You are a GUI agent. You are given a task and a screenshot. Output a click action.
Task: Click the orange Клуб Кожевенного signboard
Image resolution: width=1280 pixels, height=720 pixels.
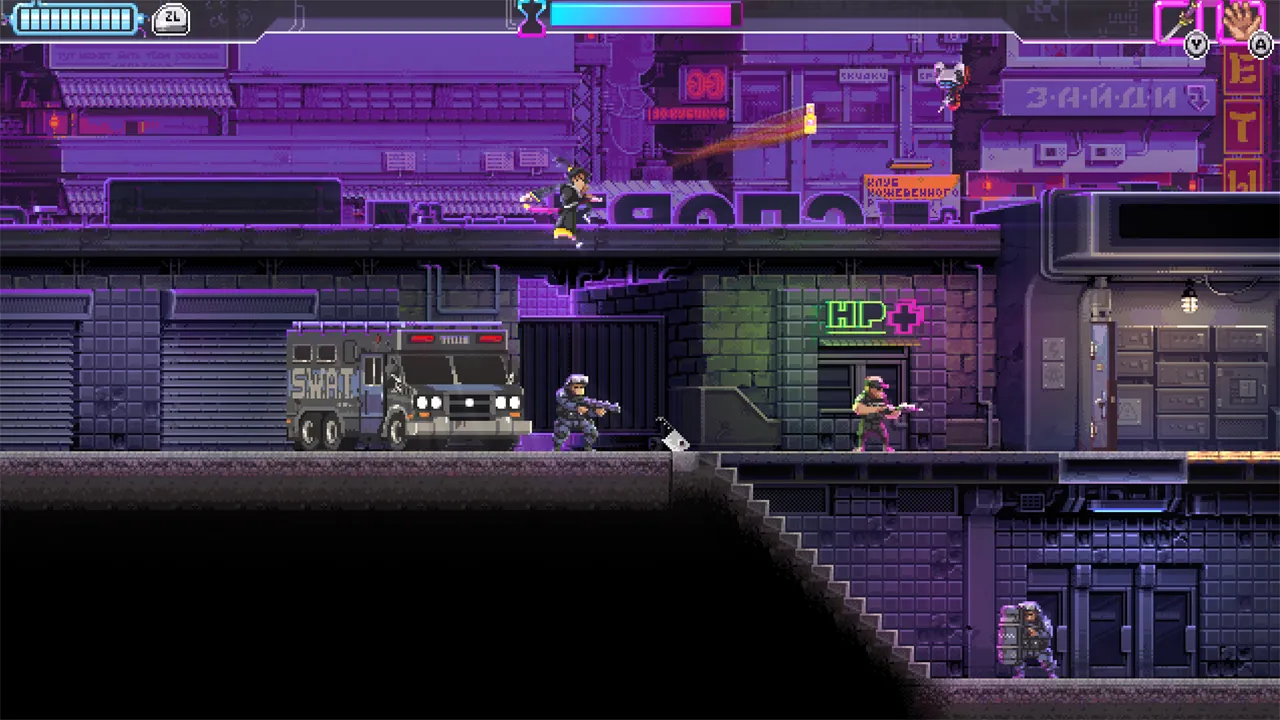coord(911,187)
